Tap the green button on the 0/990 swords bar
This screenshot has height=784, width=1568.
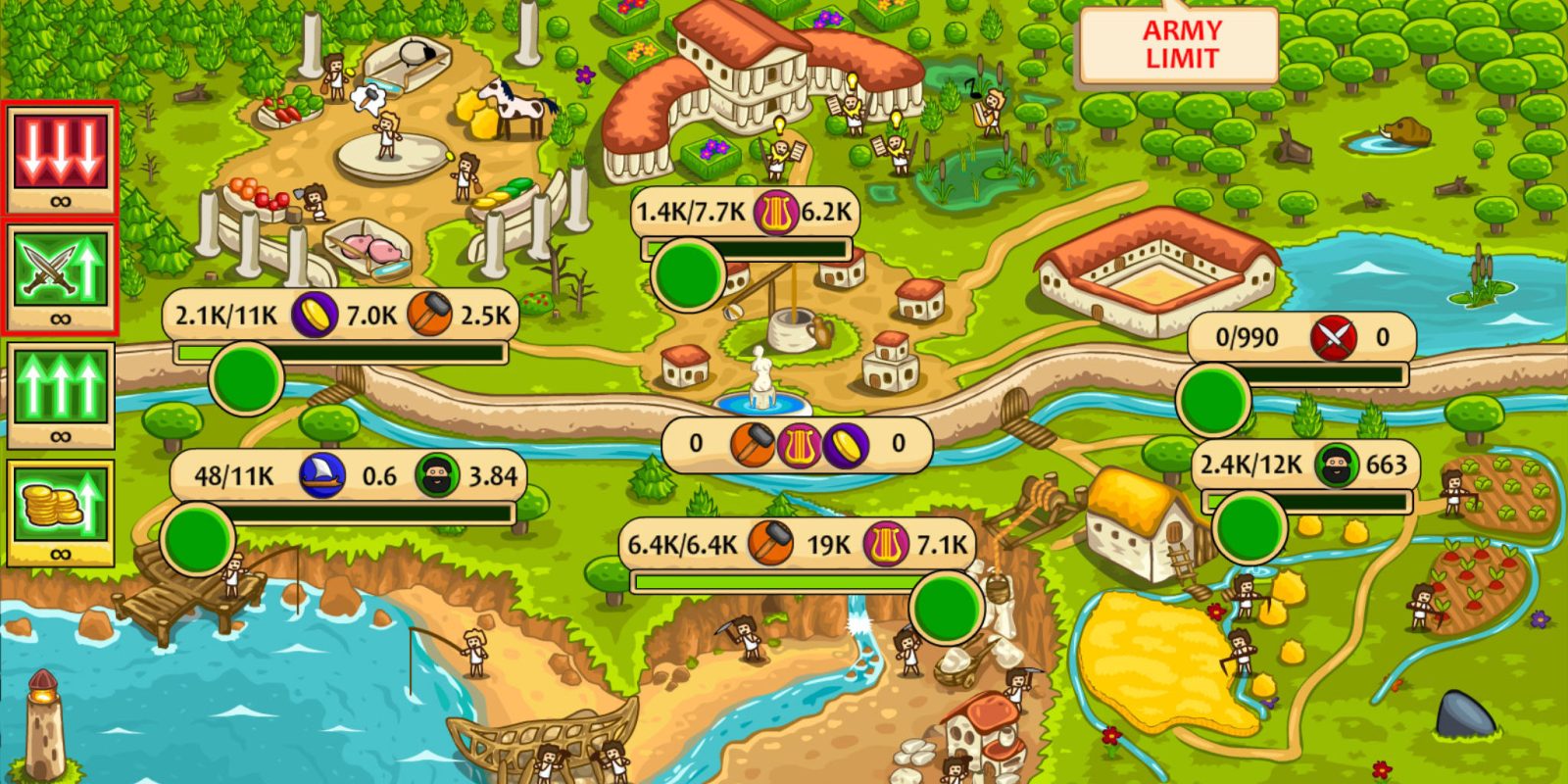click(1213, 400)
